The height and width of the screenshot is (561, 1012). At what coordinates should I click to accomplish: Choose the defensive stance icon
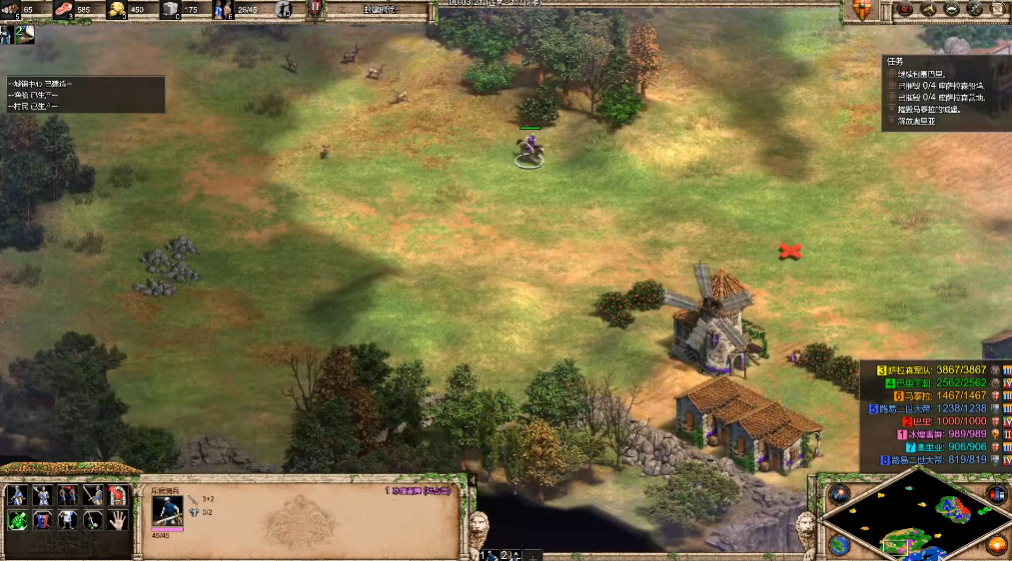click(42, 495)
